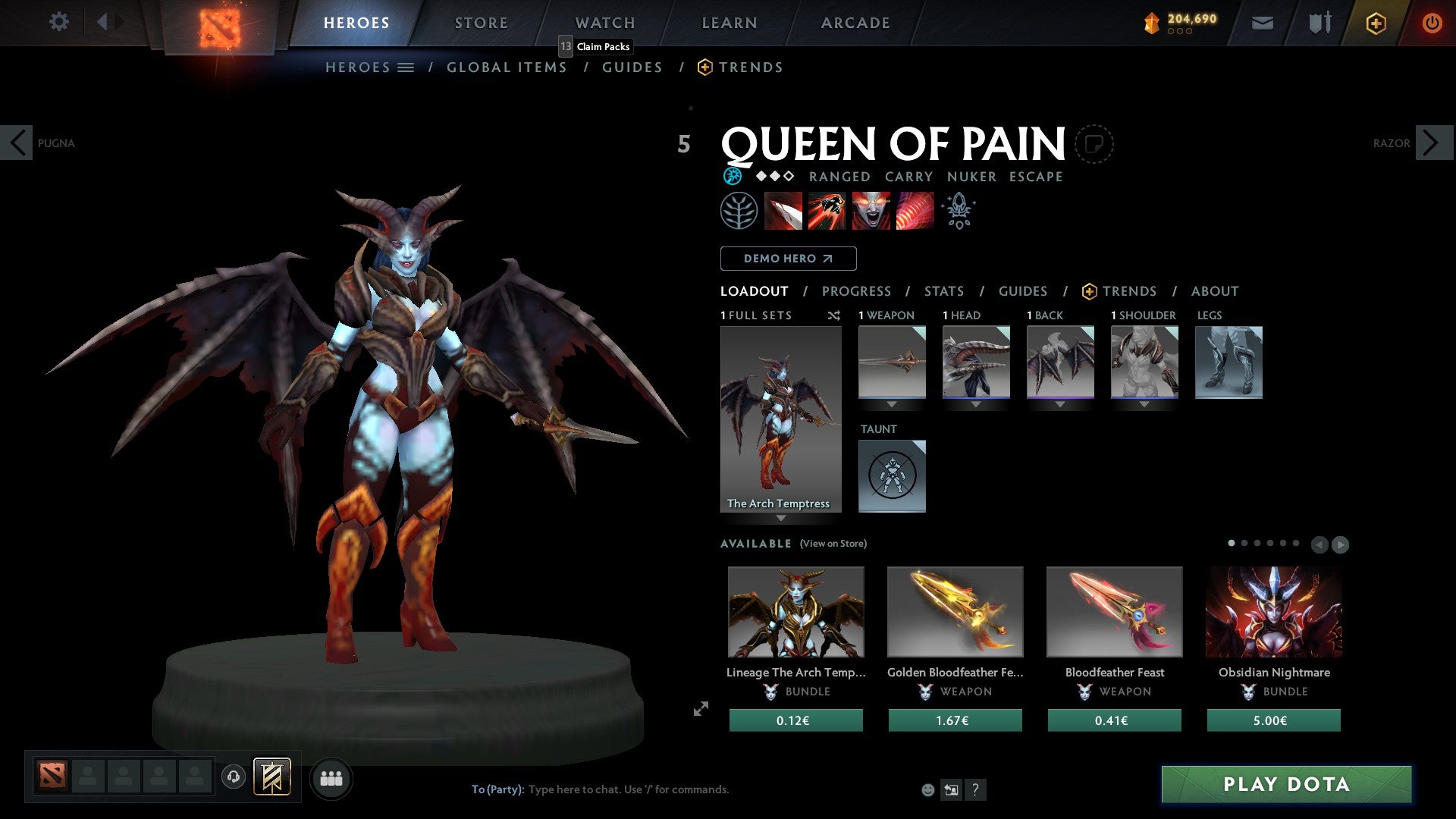
Task: Open the WATCH menu in the top bar
Action: click(604, 23)
